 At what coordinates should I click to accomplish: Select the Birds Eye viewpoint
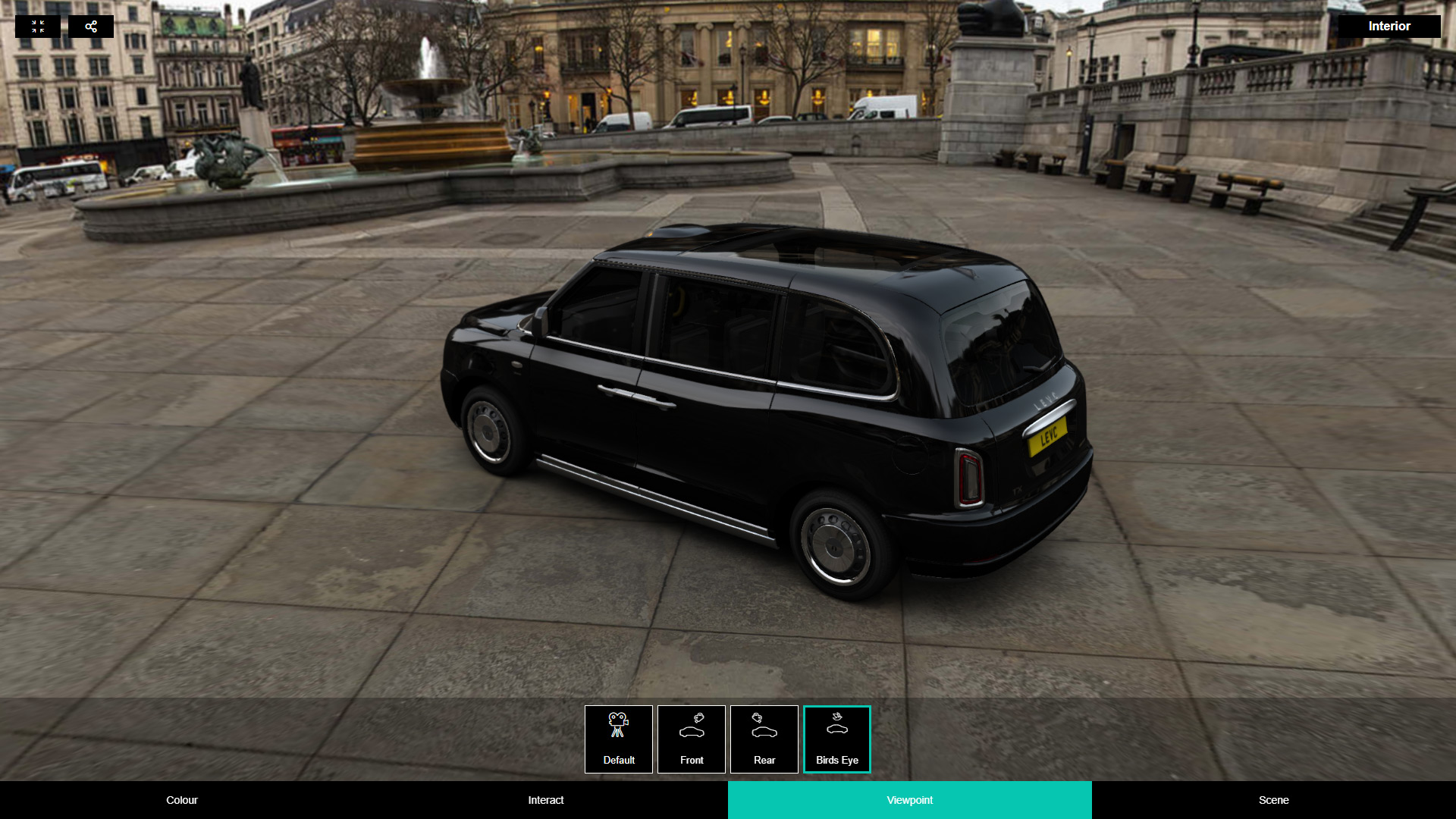(x=837, y=739)
